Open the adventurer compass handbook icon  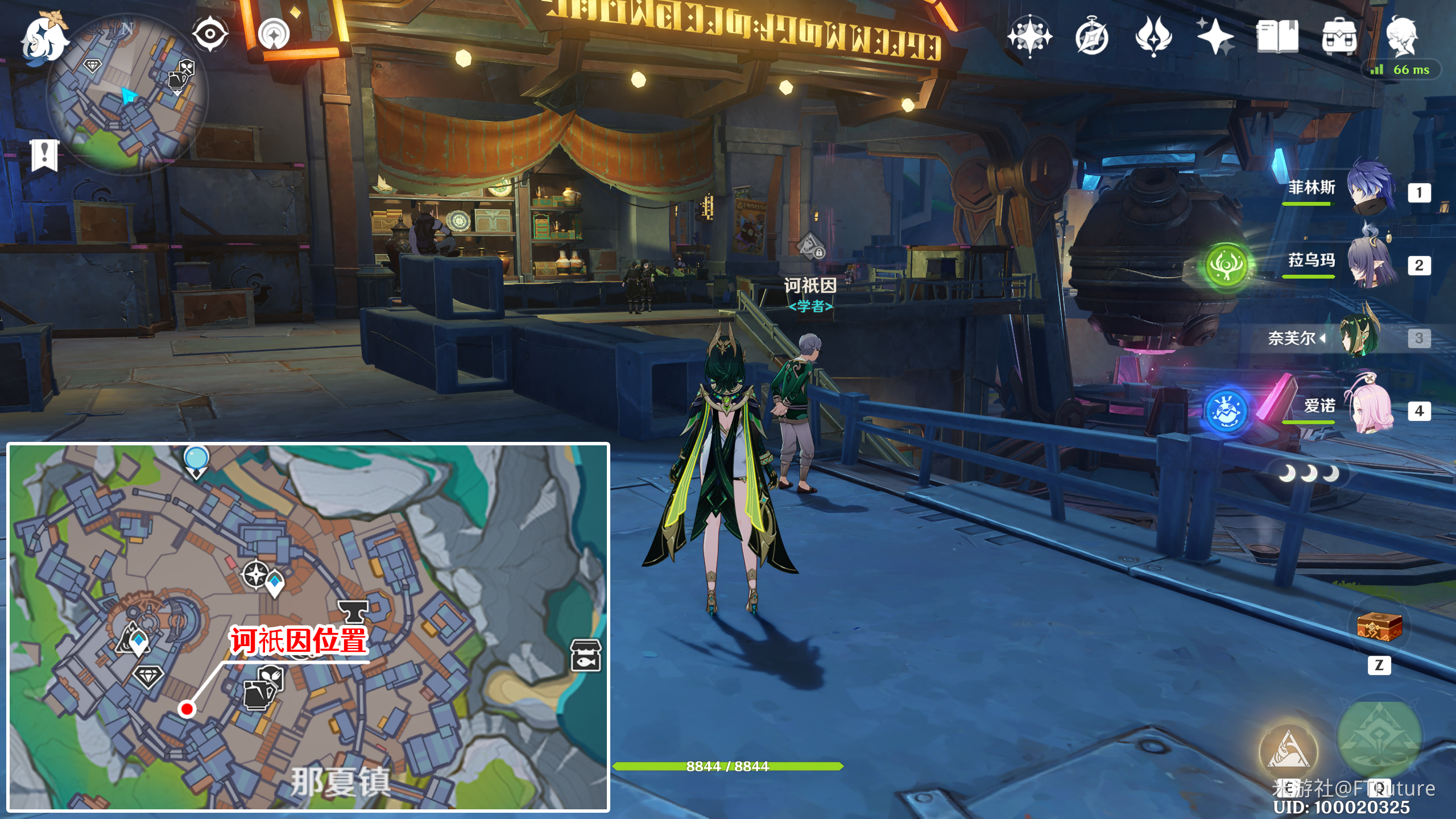coord(1092,37)
